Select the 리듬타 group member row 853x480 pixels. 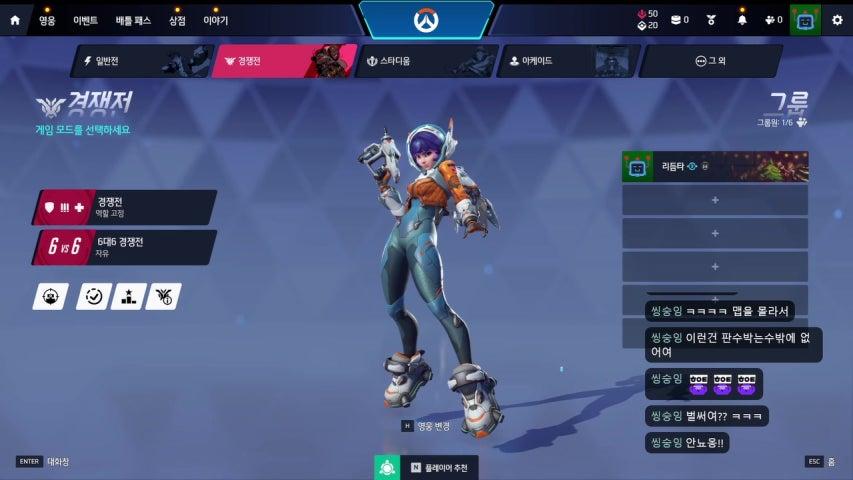click(x=714, y=167)
